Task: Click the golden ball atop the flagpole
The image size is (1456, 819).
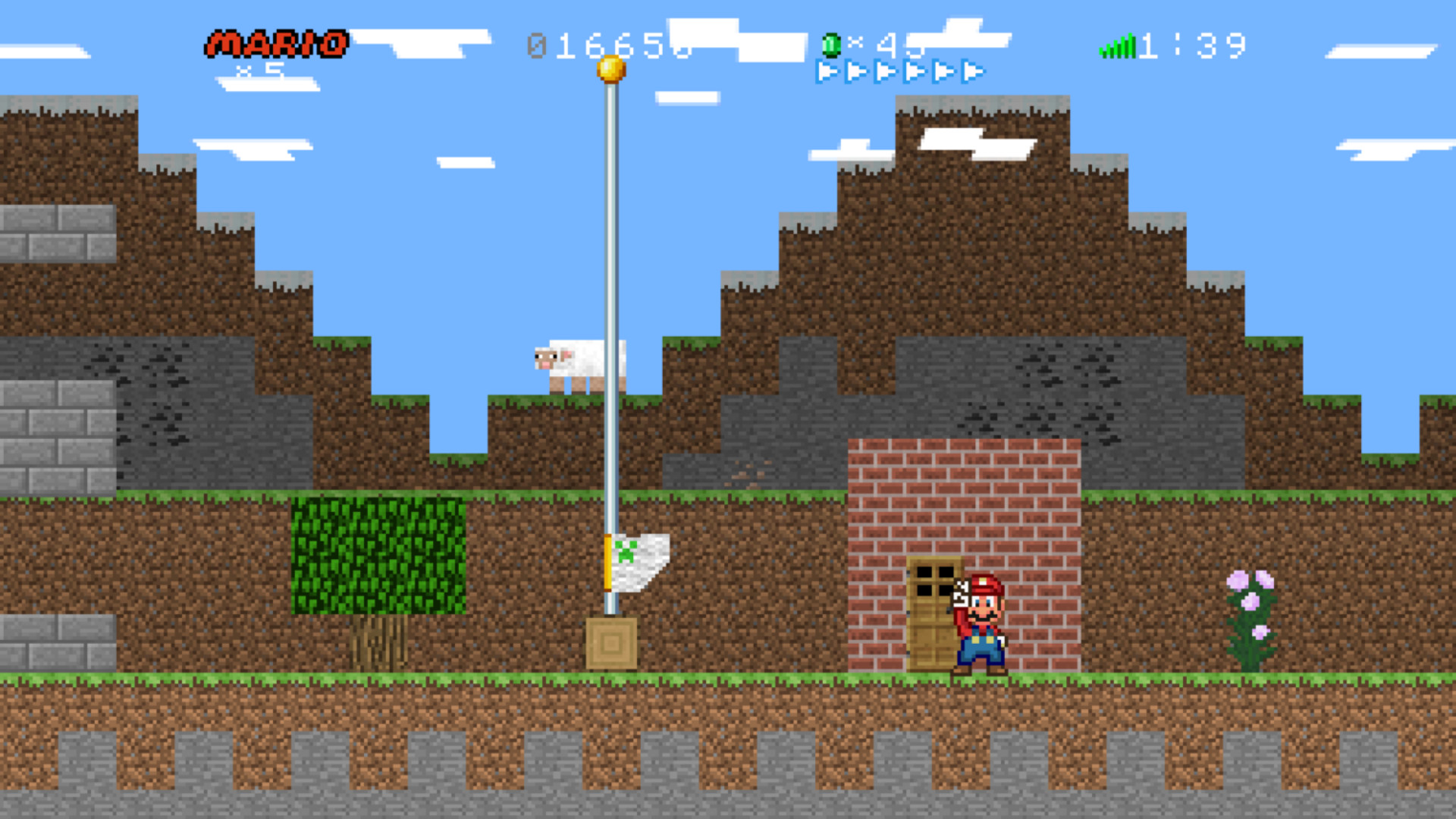Action: 610,68
